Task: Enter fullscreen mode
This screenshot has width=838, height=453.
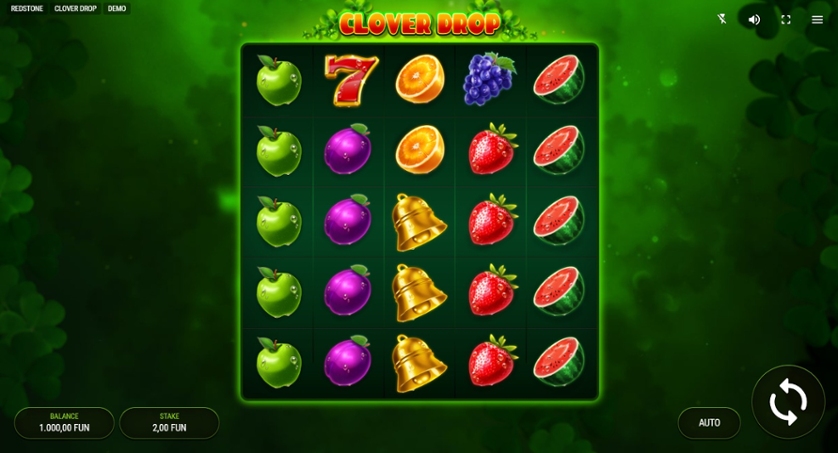Action: [786, 19]
